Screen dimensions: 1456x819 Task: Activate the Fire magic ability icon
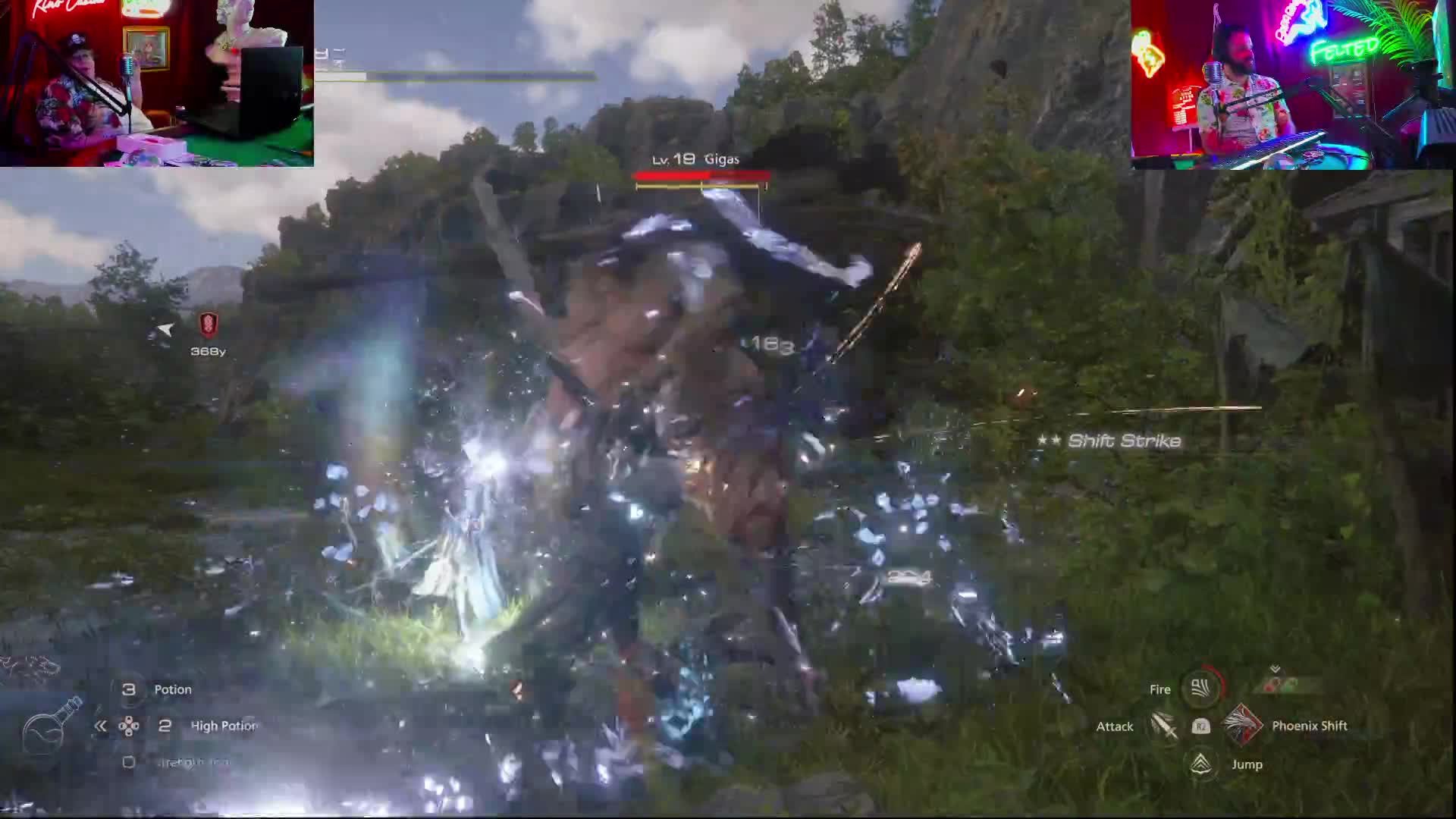coord(1200,688)
